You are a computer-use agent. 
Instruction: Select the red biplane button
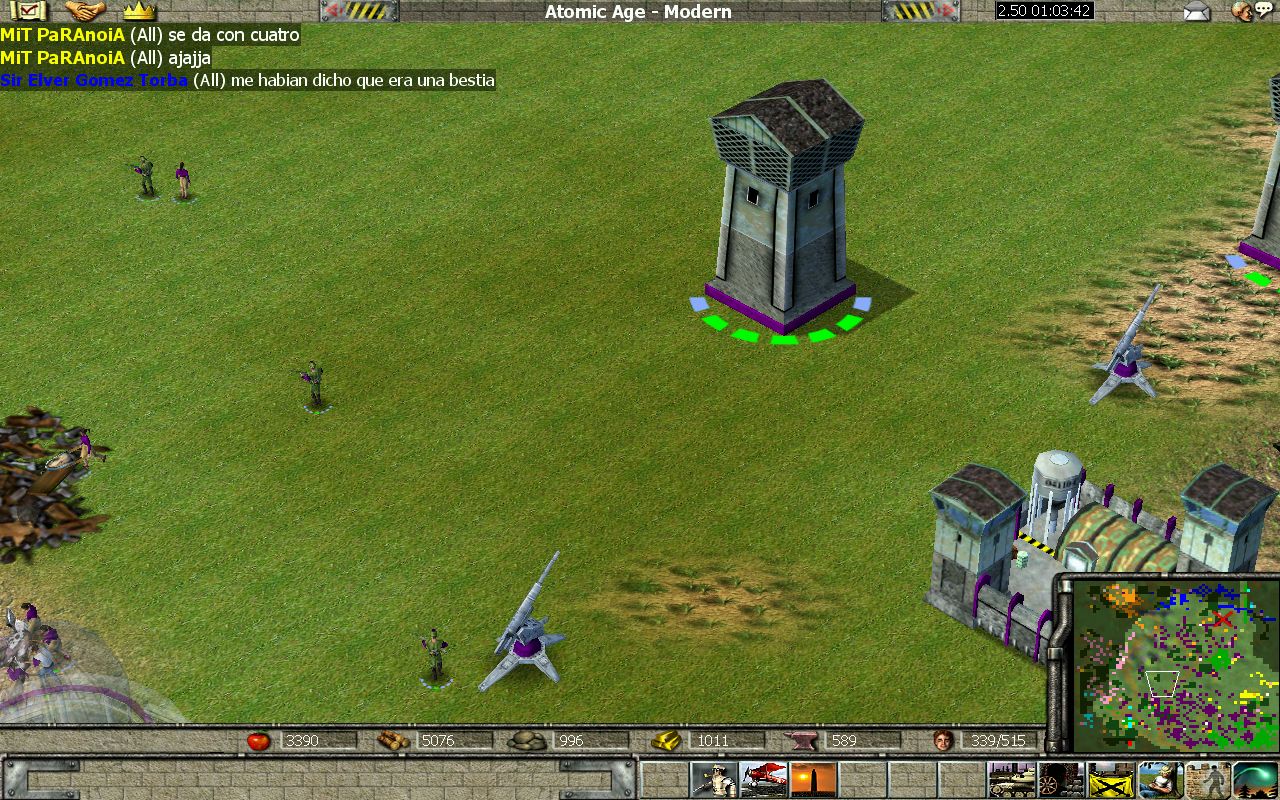(x=763, y=779)
